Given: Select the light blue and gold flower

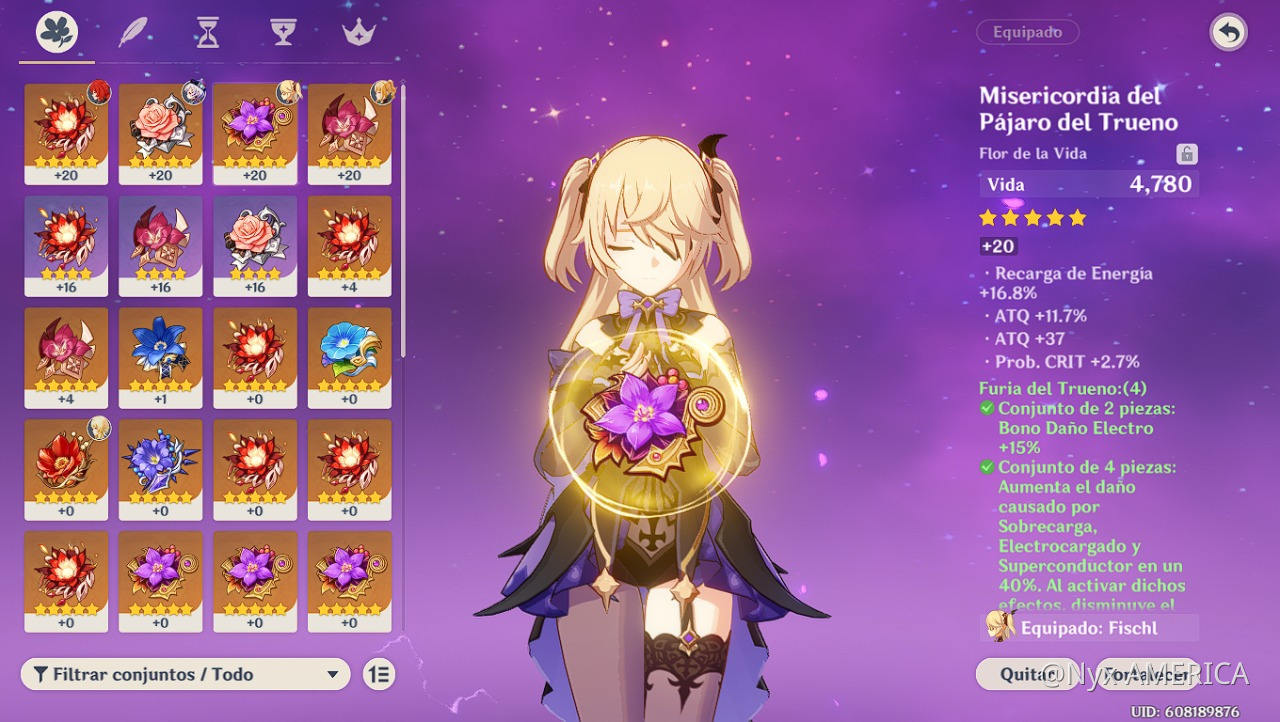Looking at the screenshot, I should click(349, 357).
